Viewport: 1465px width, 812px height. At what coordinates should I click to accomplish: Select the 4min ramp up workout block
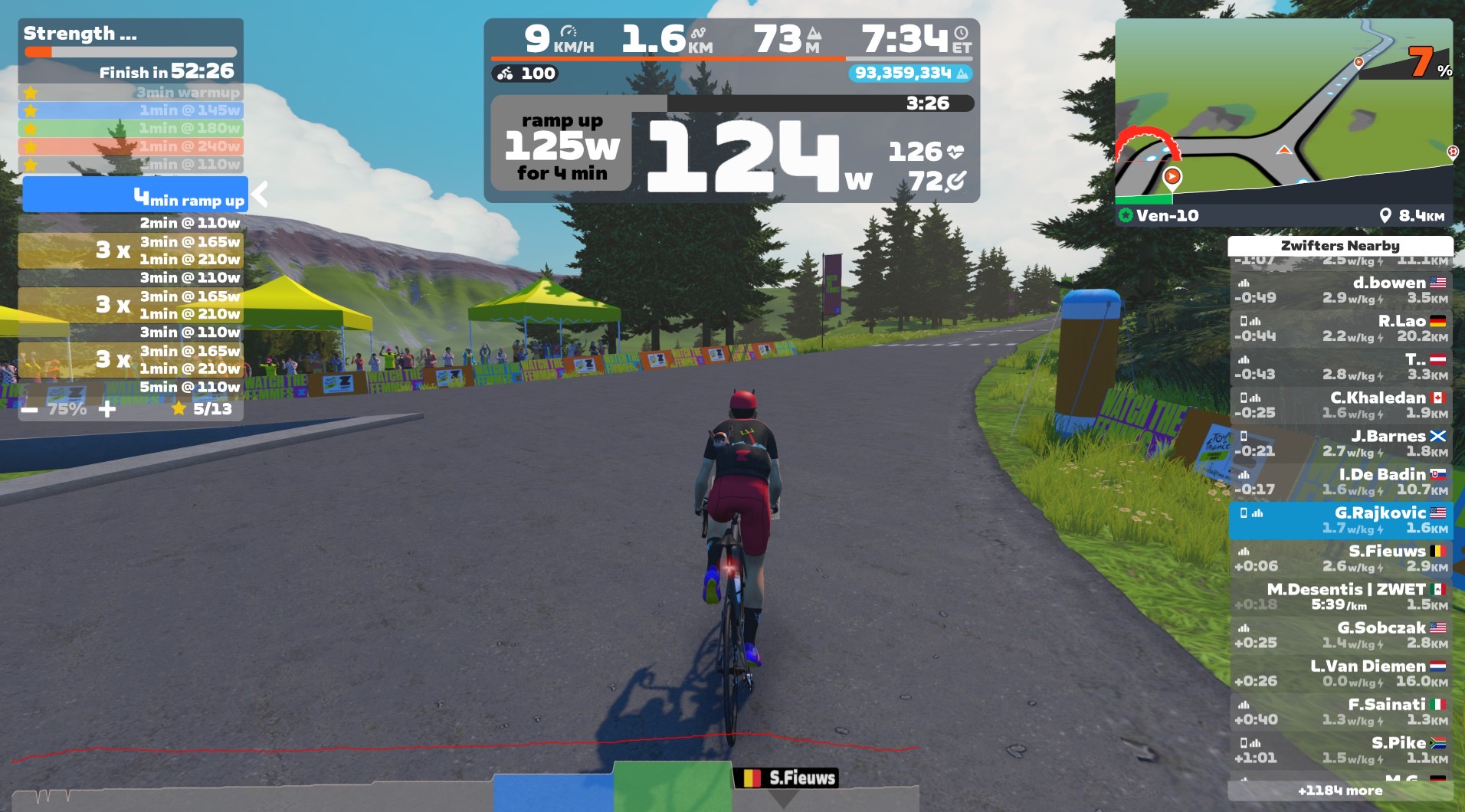coord(136,195)
